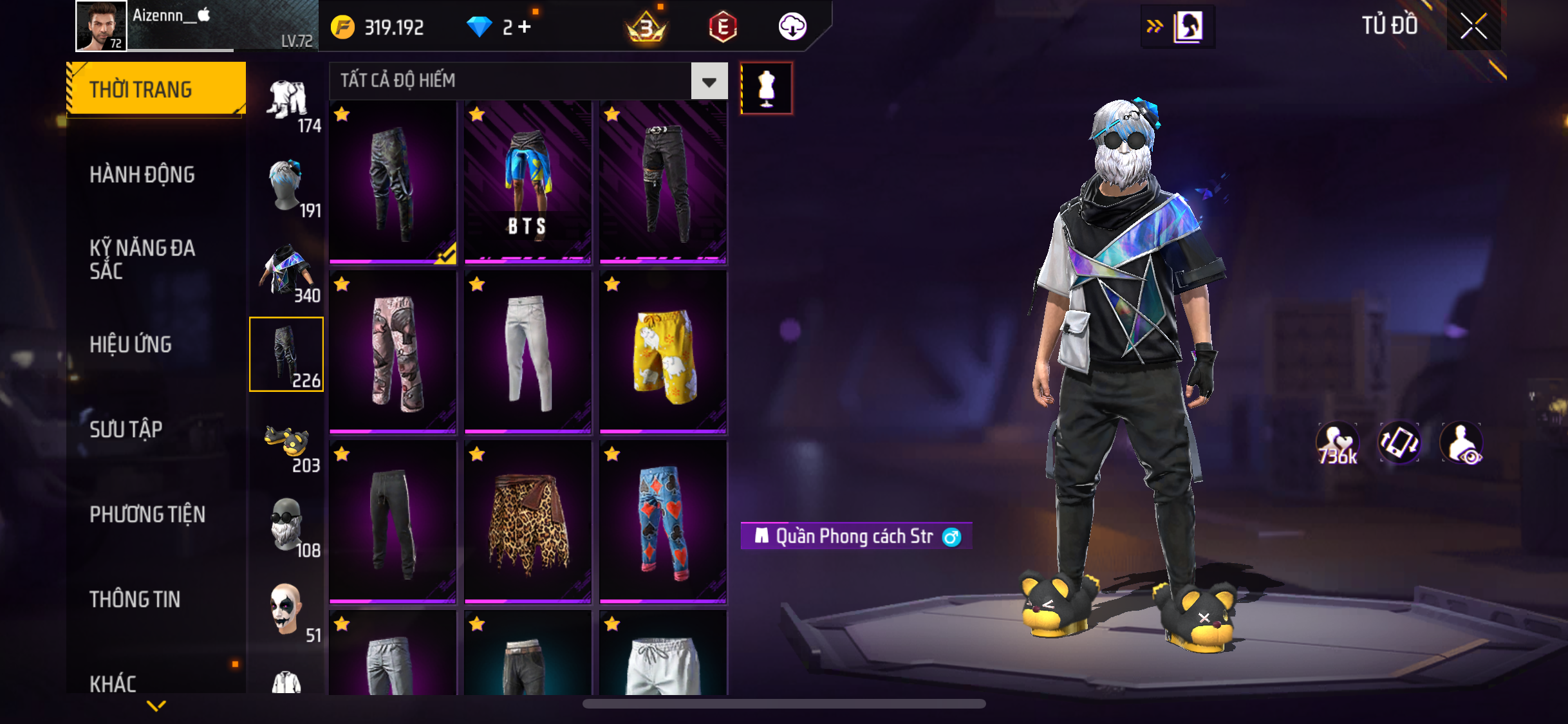Open the shoes category with bear slippers
Viewport: 1568px width, 724px height.
pyautogui.click(x=287, y=443)
